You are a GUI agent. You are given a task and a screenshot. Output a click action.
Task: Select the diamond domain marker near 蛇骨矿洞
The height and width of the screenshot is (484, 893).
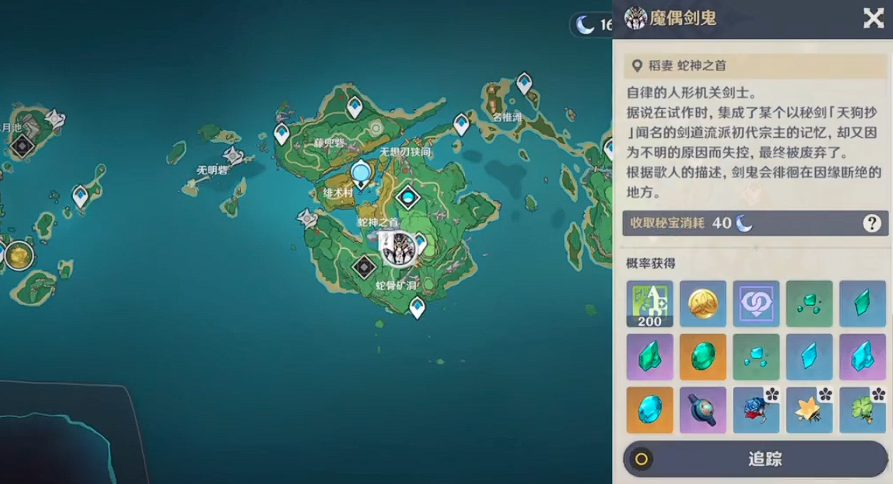click(364, 267)
